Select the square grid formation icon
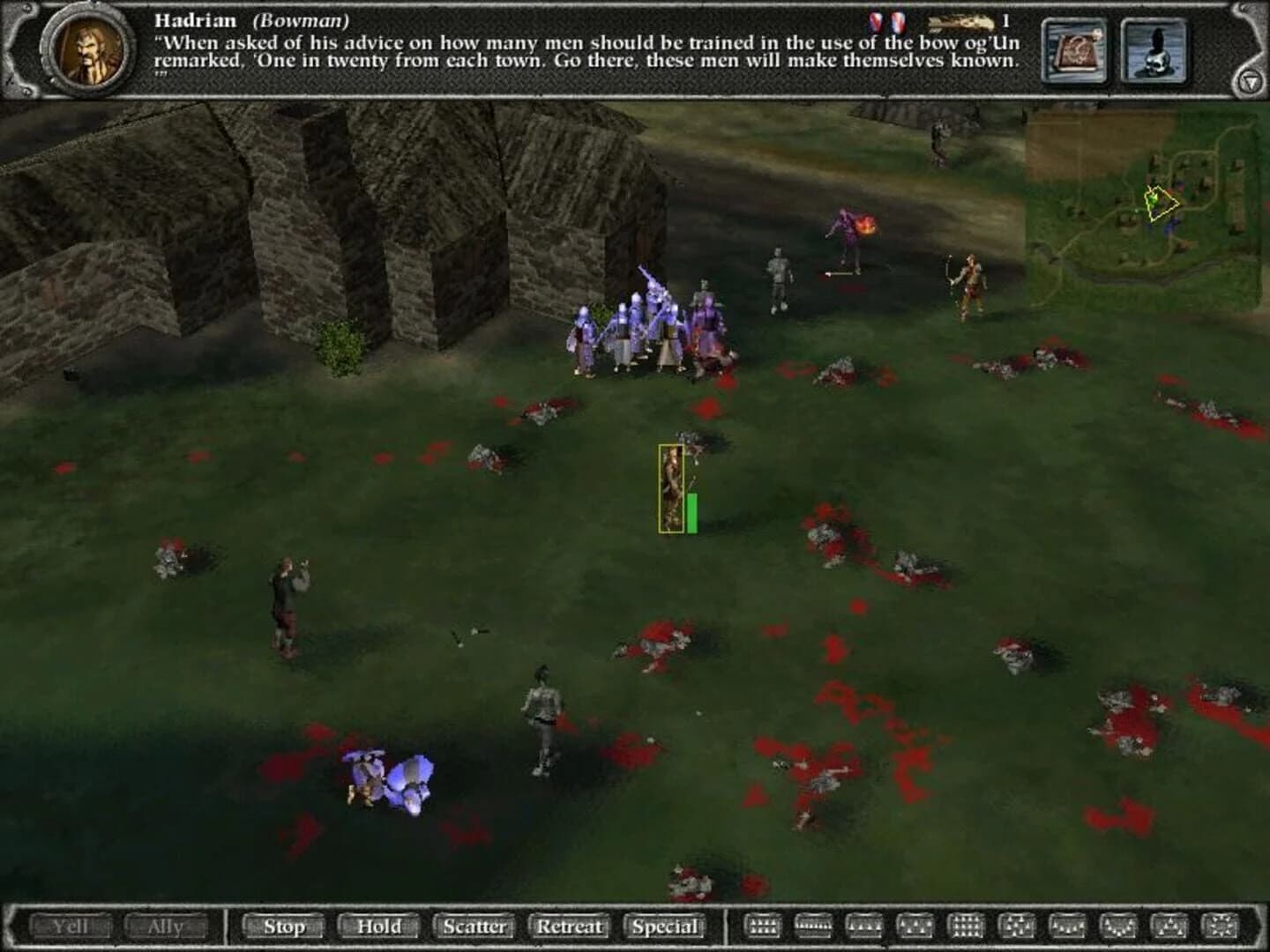The width and height of the screenshot is (1270, 952). (967, 927)
